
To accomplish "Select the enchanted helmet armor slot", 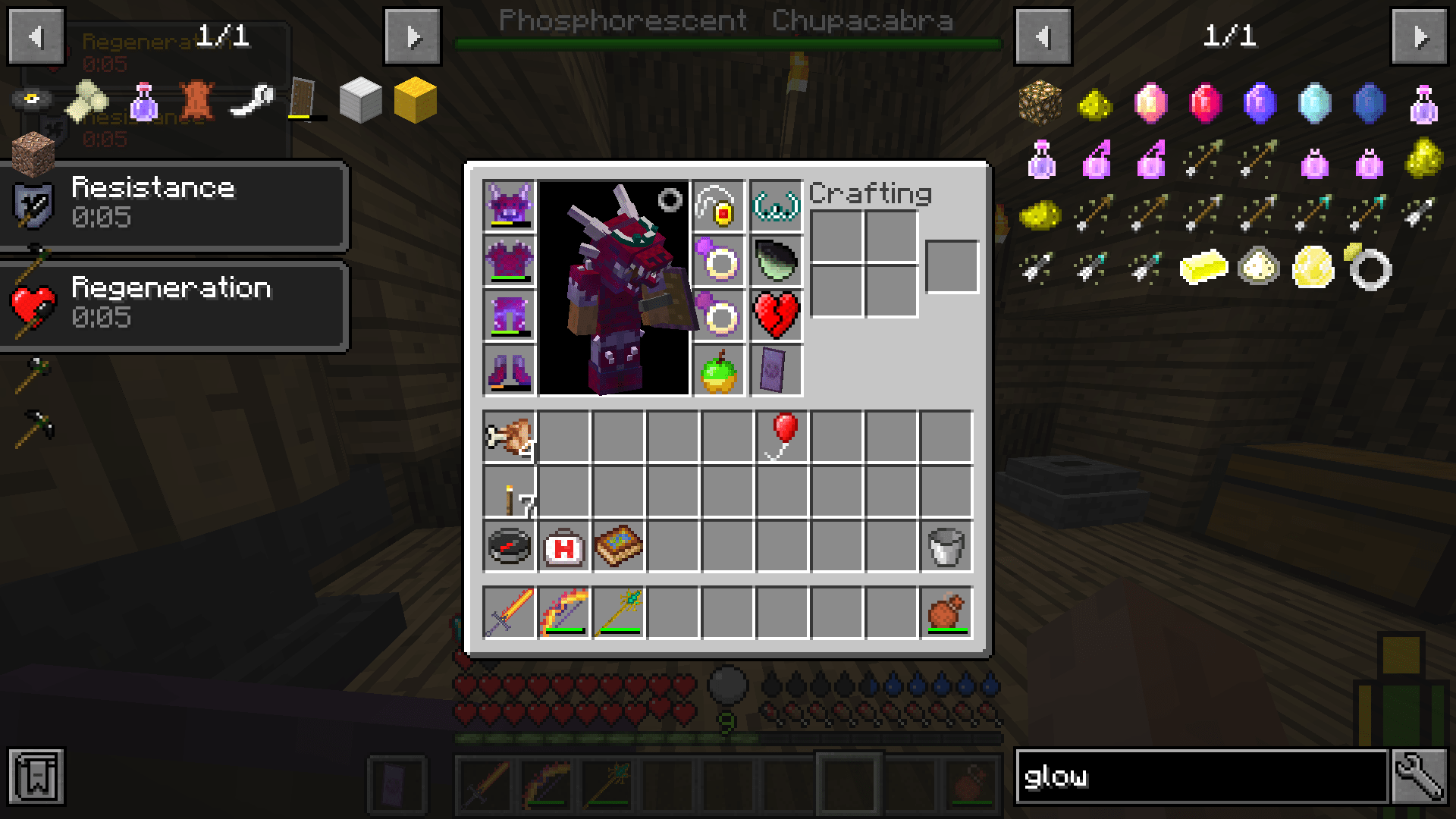I will pyautogui.click(x=509, y=208).
